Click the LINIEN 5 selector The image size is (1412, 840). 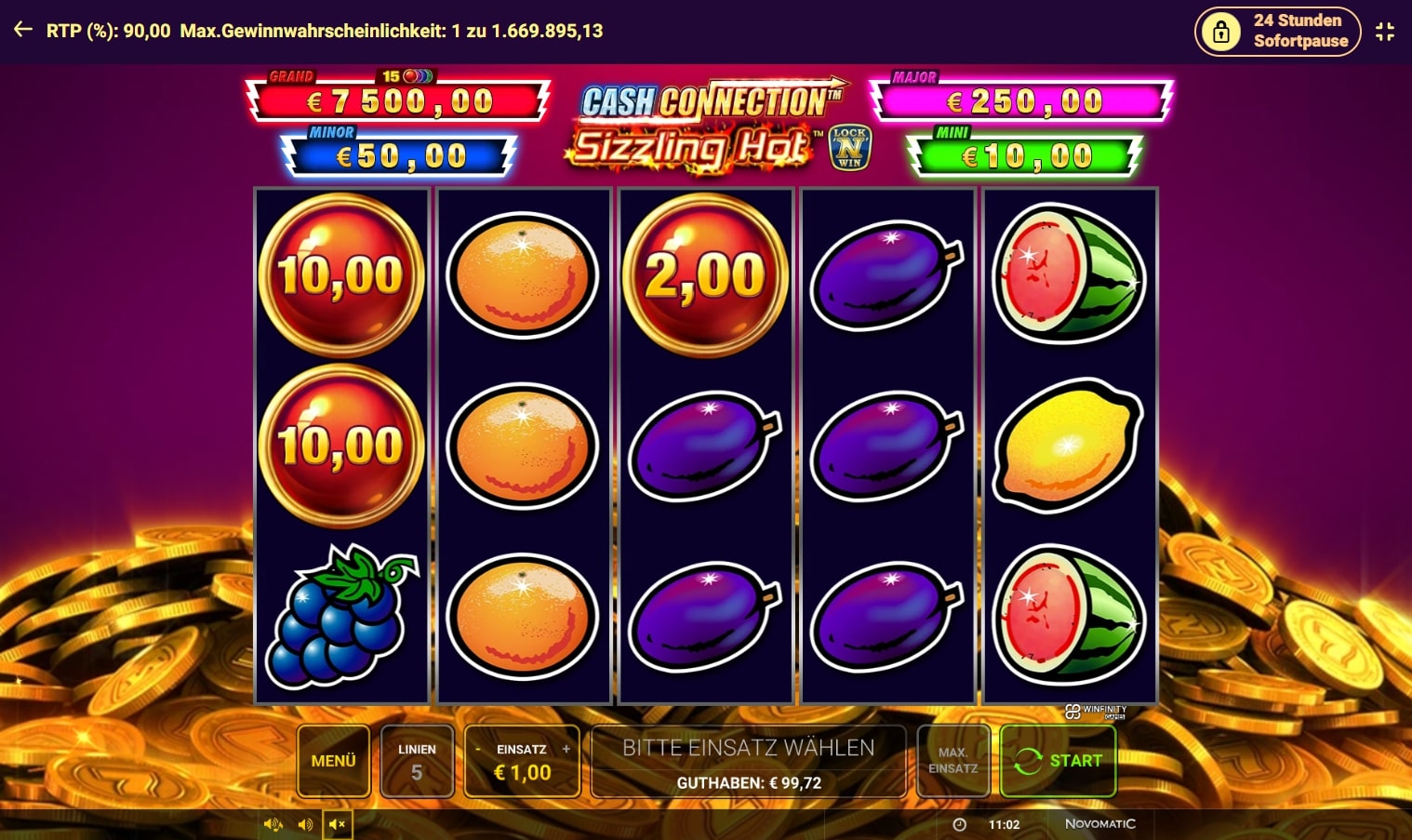(417, 760)
